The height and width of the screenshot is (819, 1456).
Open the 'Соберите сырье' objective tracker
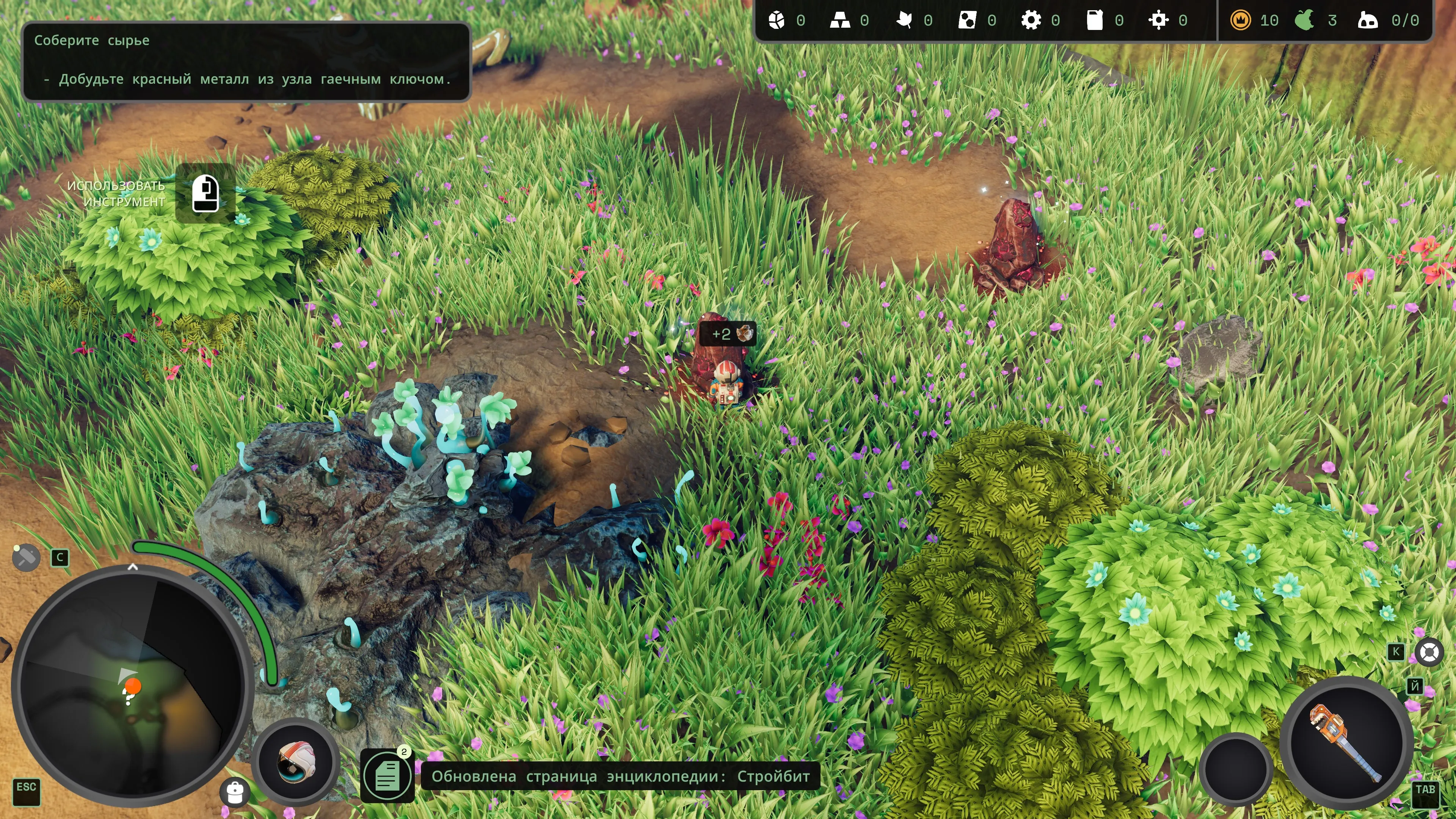point(246,61)
